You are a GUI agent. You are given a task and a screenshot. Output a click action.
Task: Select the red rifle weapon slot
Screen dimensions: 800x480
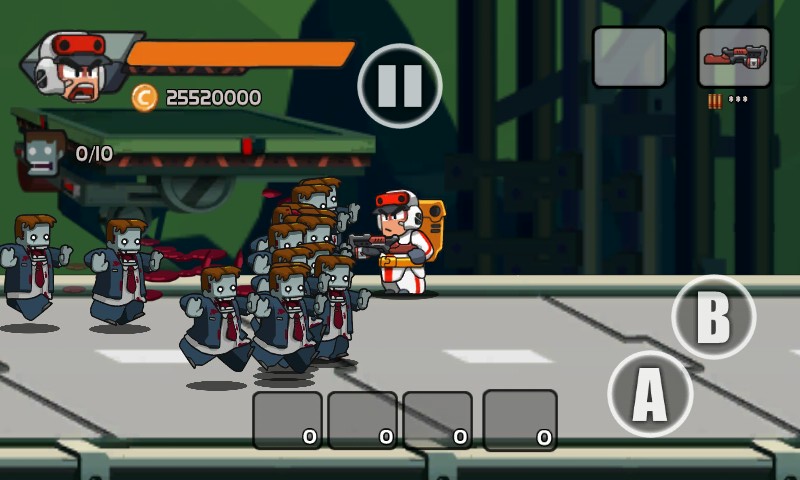pos(734,57)
